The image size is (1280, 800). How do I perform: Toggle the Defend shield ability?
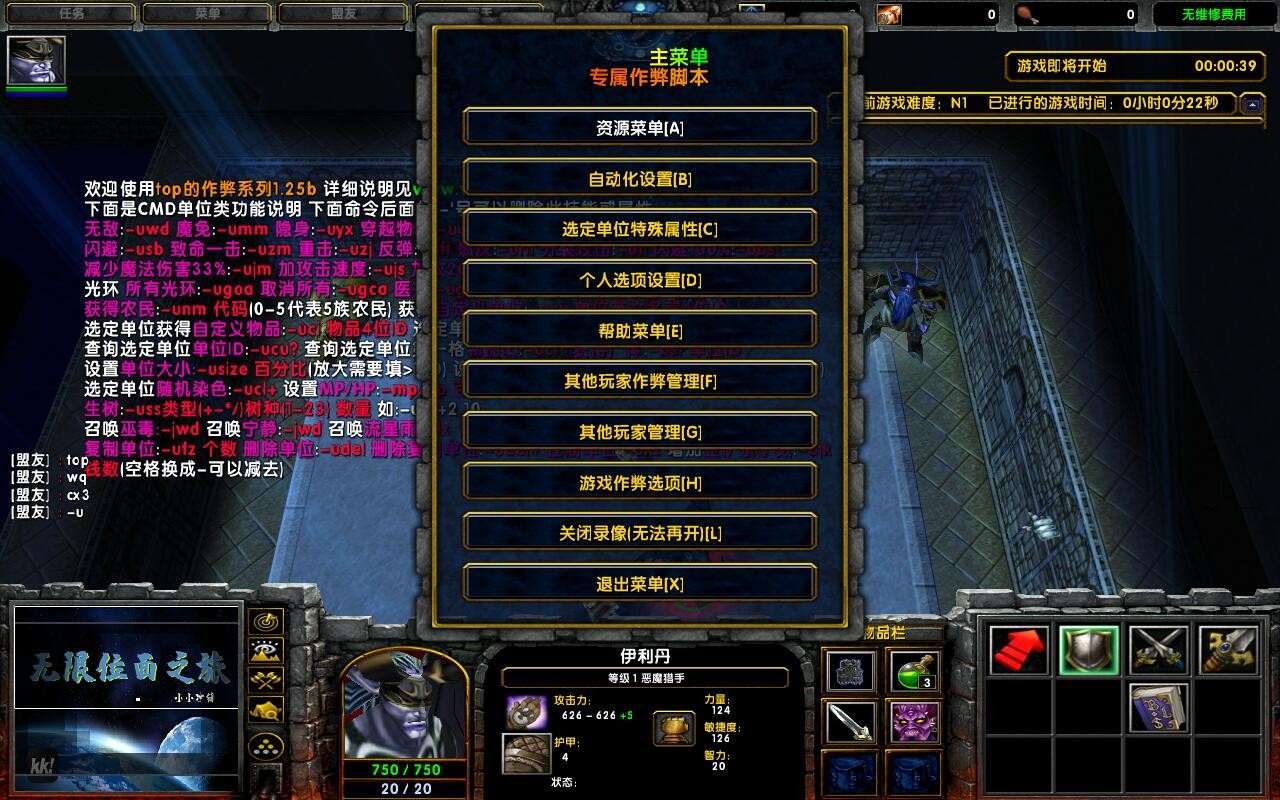(1088, 651)
